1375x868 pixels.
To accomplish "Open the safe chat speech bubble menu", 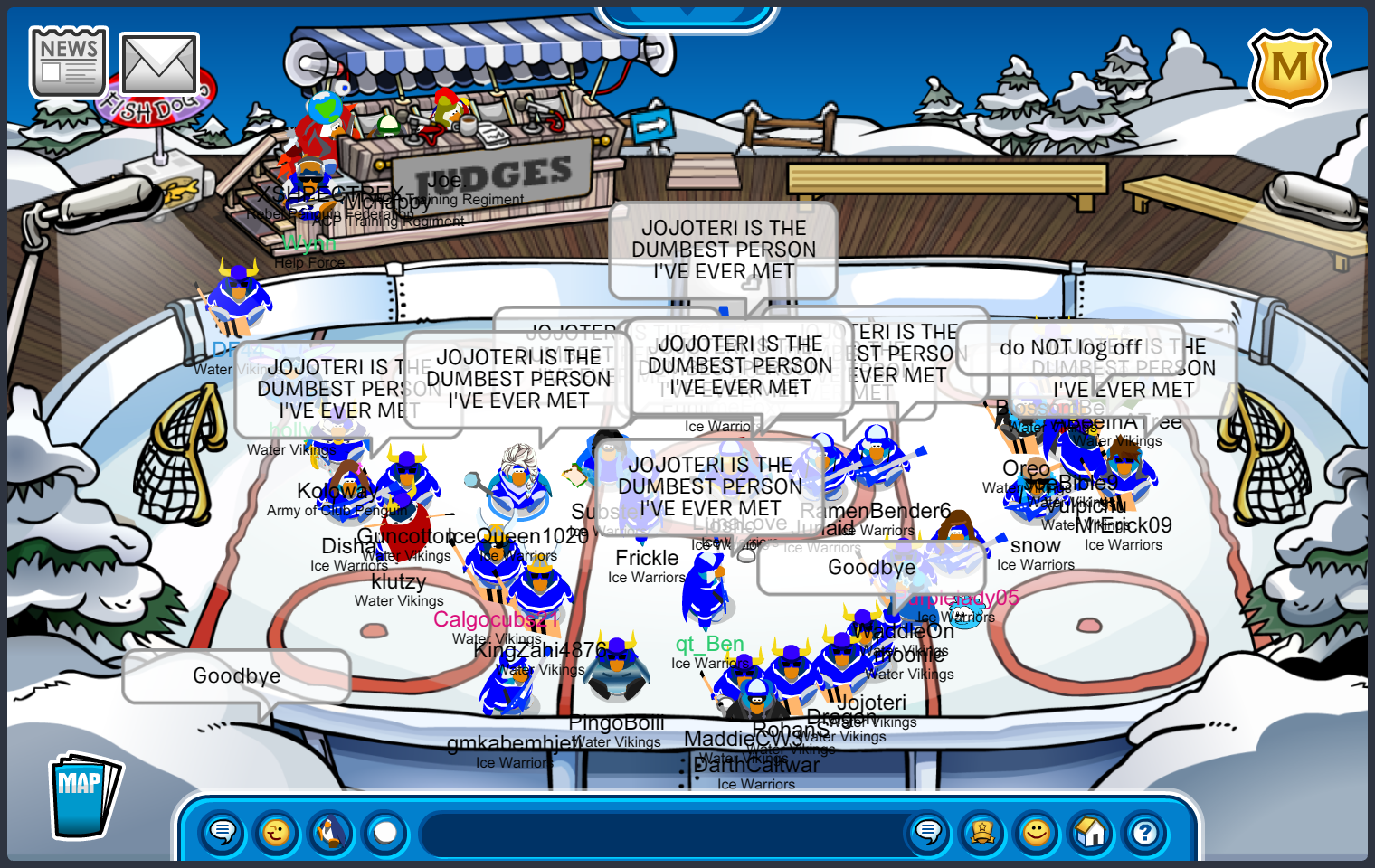I will [x=223, y=832].
